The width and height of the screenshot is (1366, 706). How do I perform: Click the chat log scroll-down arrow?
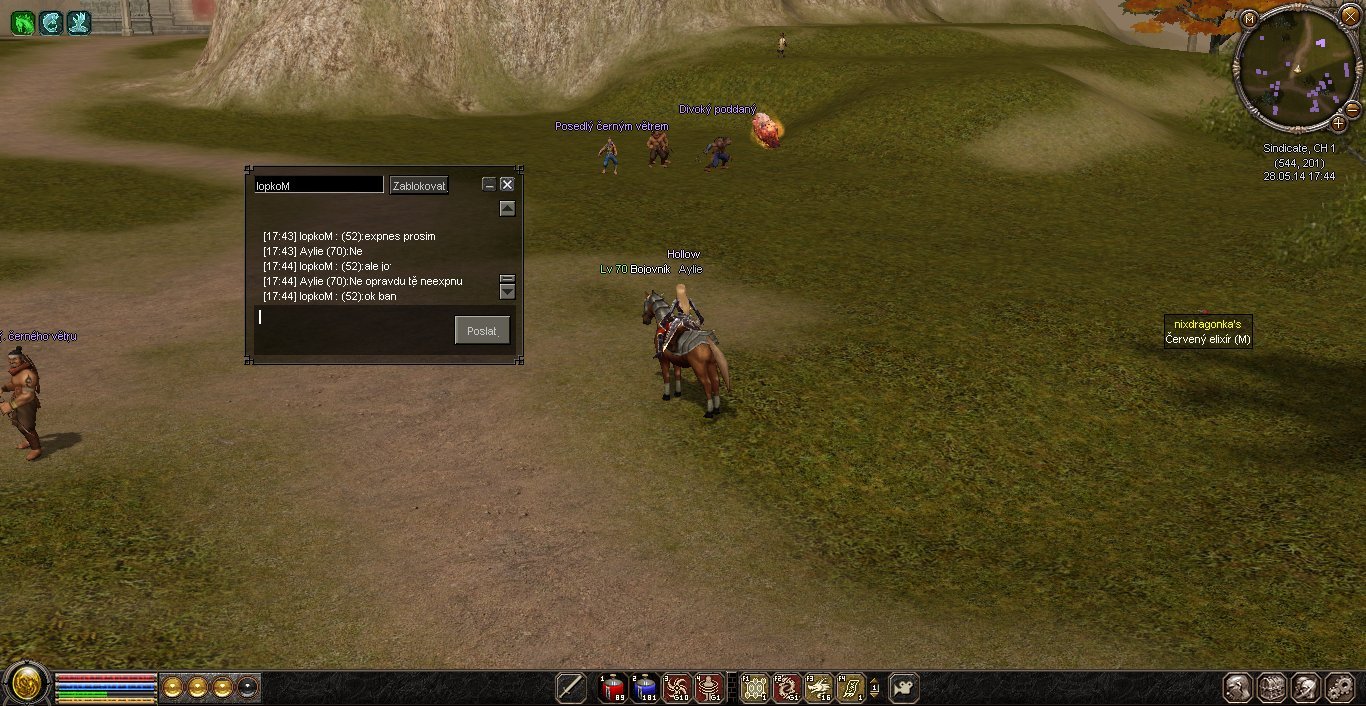(507, 292)
